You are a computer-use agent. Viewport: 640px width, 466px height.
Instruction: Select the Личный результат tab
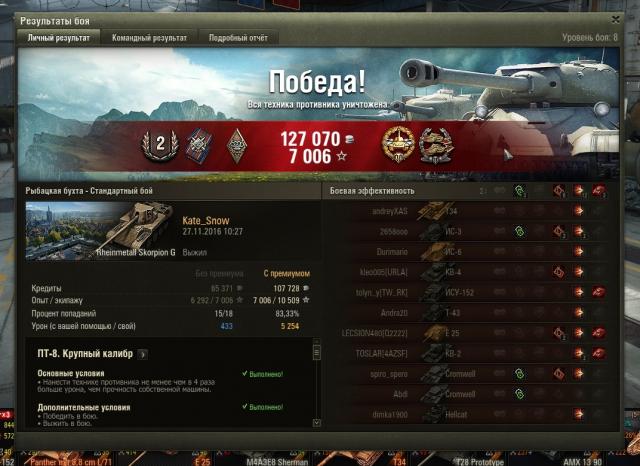[x=60, y=38]
